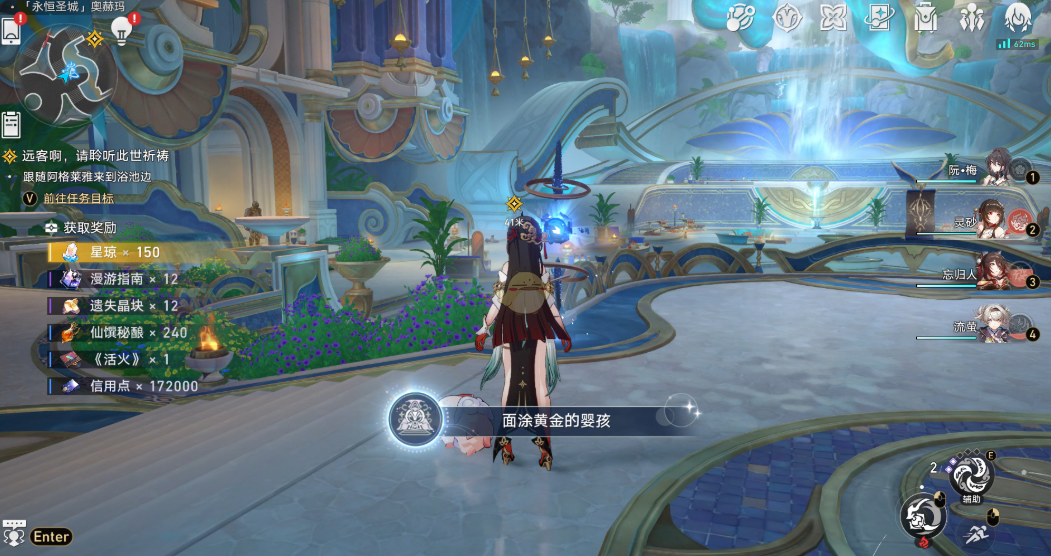The height and width of the screenshot is (556, 1051).
Task: Click the lightbulb tips icon
Action: click(122, 31)
